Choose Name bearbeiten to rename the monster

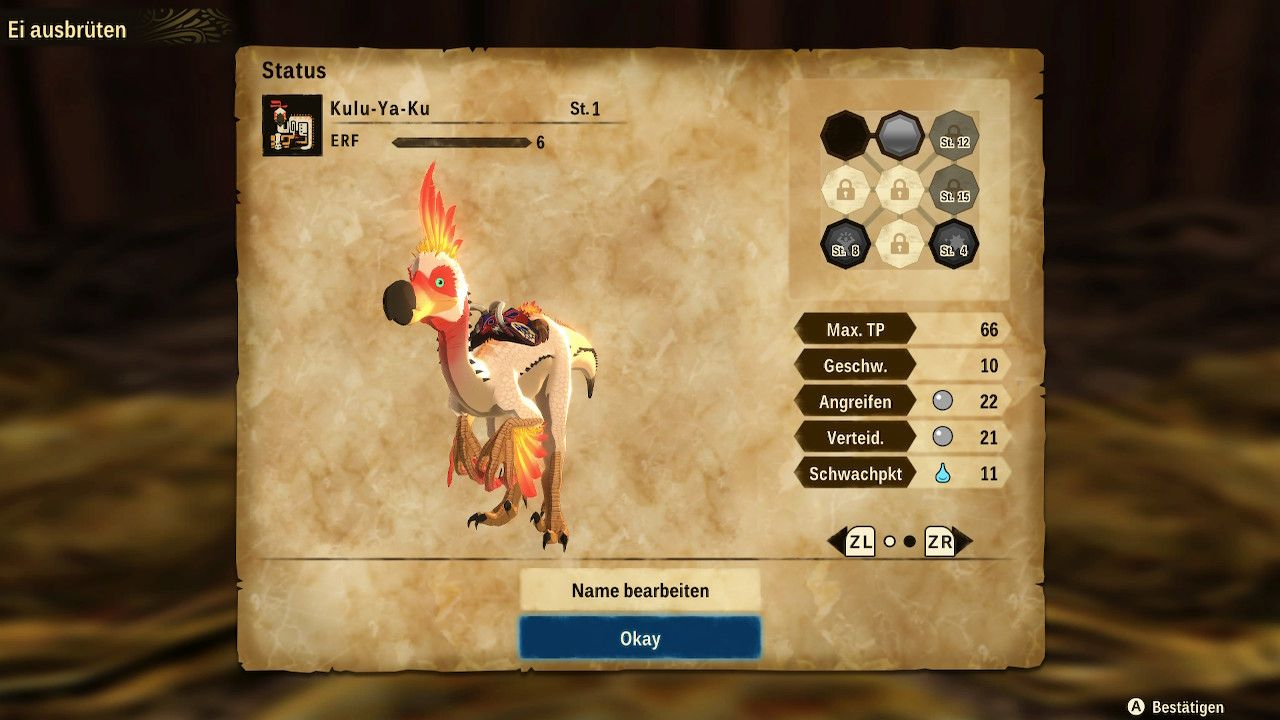(640, 590)
